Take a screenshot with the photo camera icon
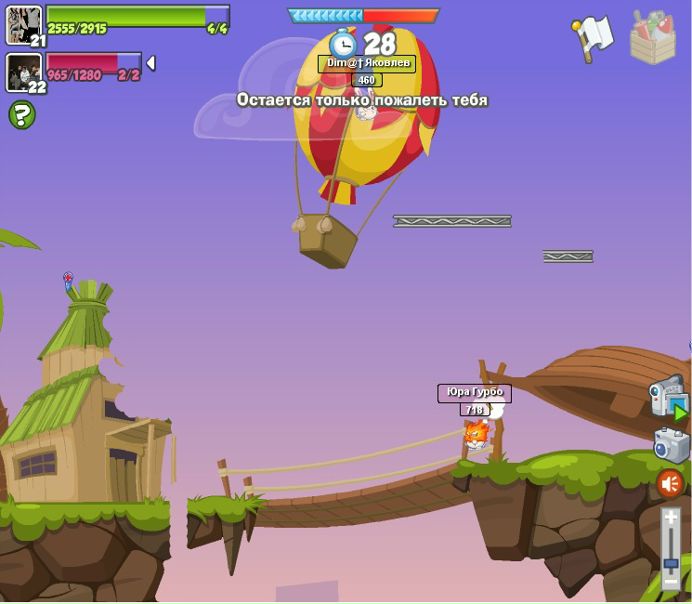This screenshot has width=692, height=604. [671, 445]
